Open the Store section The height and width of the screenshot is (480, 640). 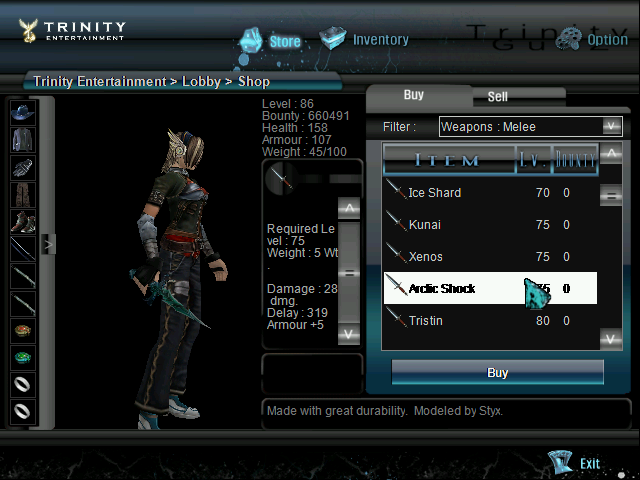270,41
